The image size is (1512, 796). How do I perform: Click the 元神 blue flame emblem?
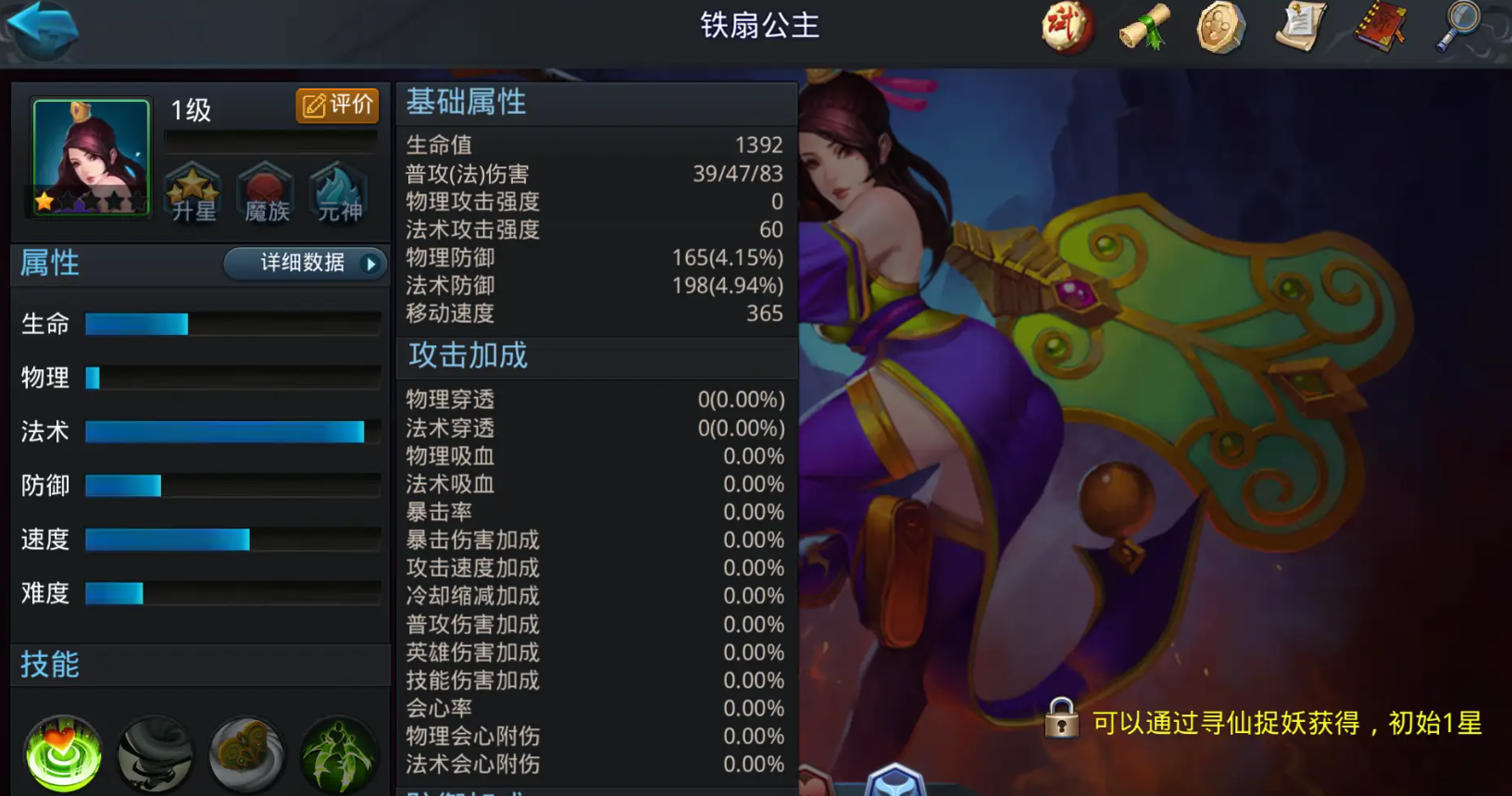[x=336, y=191]
